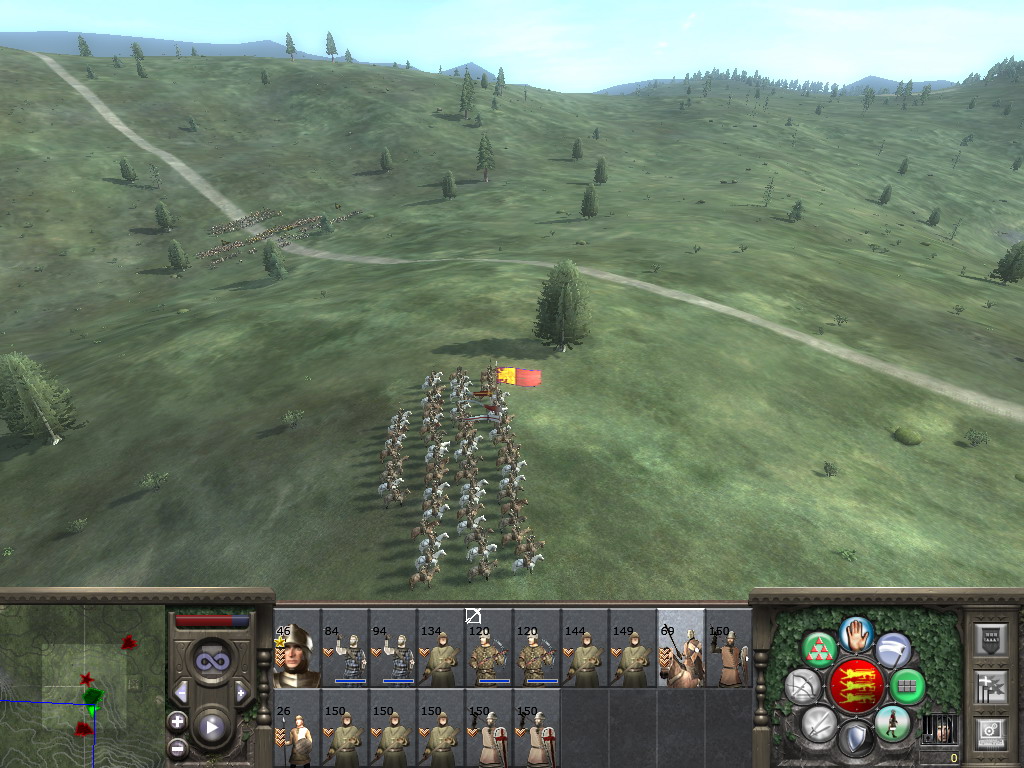
Task: Click the play button on speed panel
Action: click(x=211, y=727)
